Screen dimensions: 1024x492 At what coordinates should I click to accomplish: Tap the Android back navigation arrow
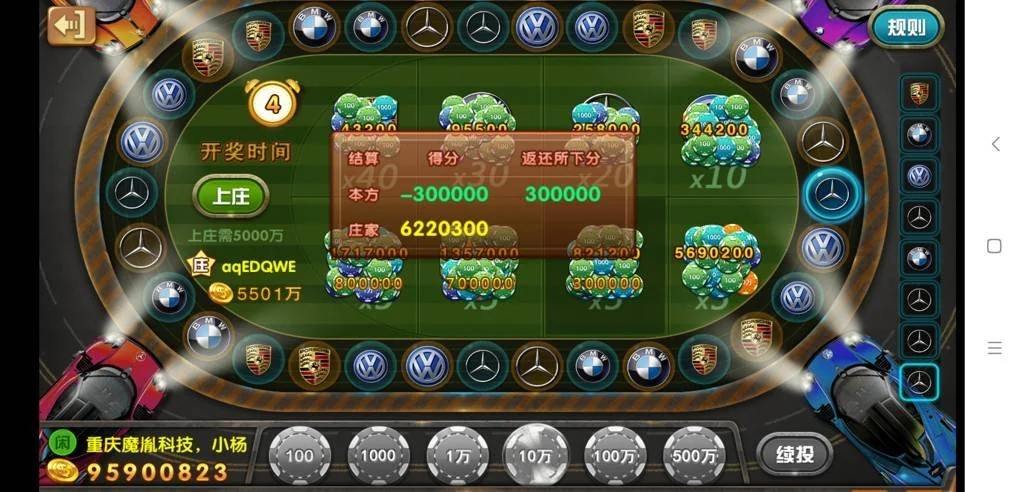click(995, 144)
